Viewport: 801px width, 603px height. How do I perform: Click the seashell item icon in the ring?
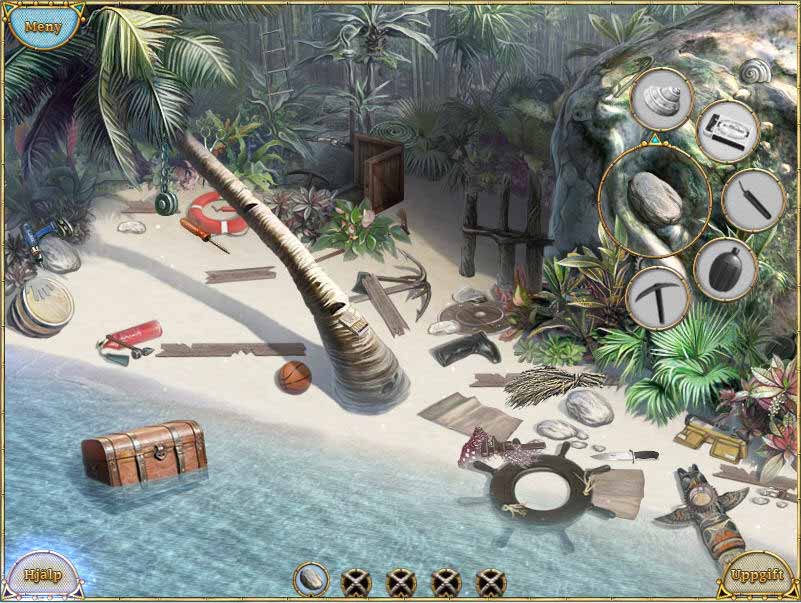(x=662, y=98)
